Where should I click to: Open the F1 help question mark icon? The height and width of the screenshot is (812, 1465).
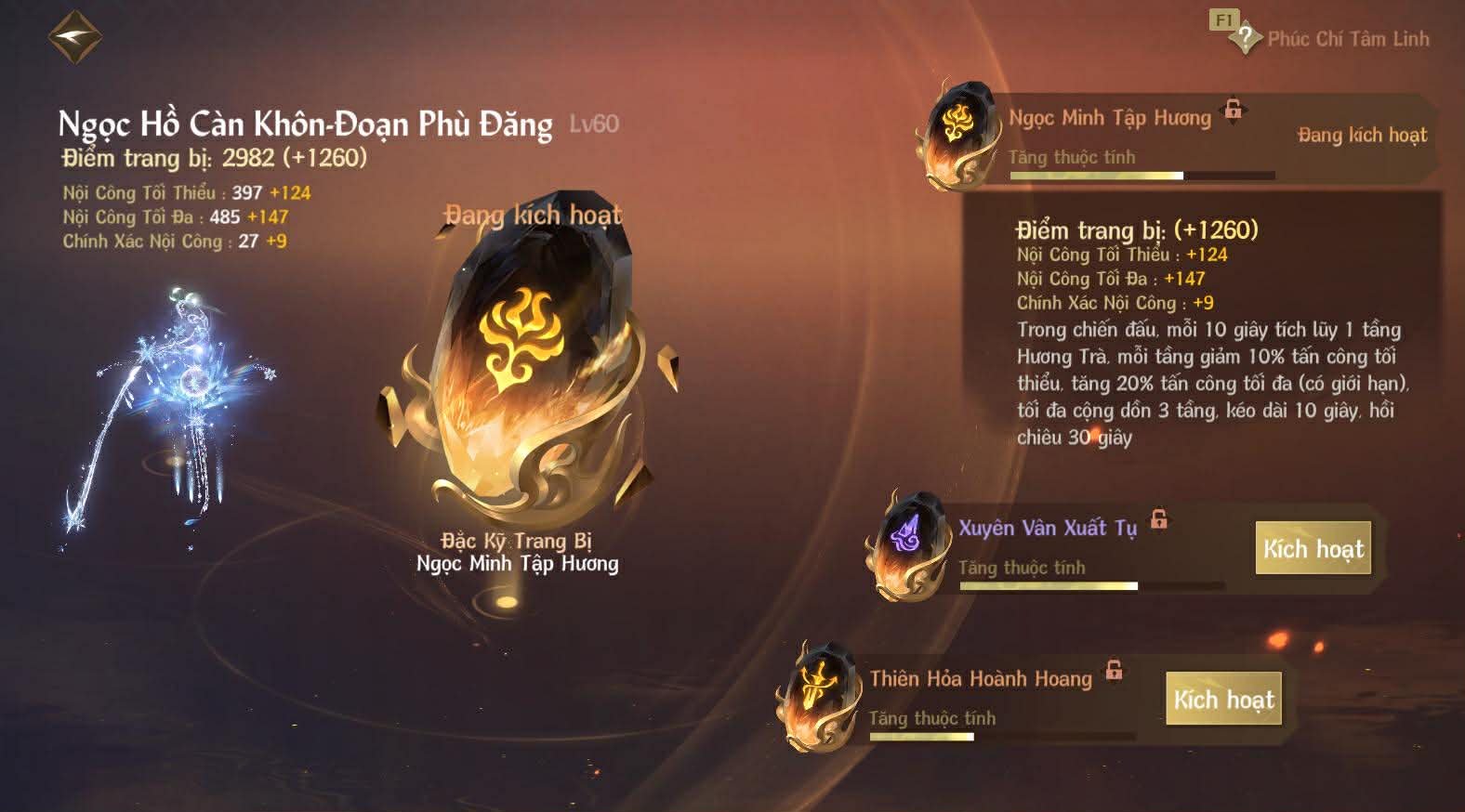1244,37
